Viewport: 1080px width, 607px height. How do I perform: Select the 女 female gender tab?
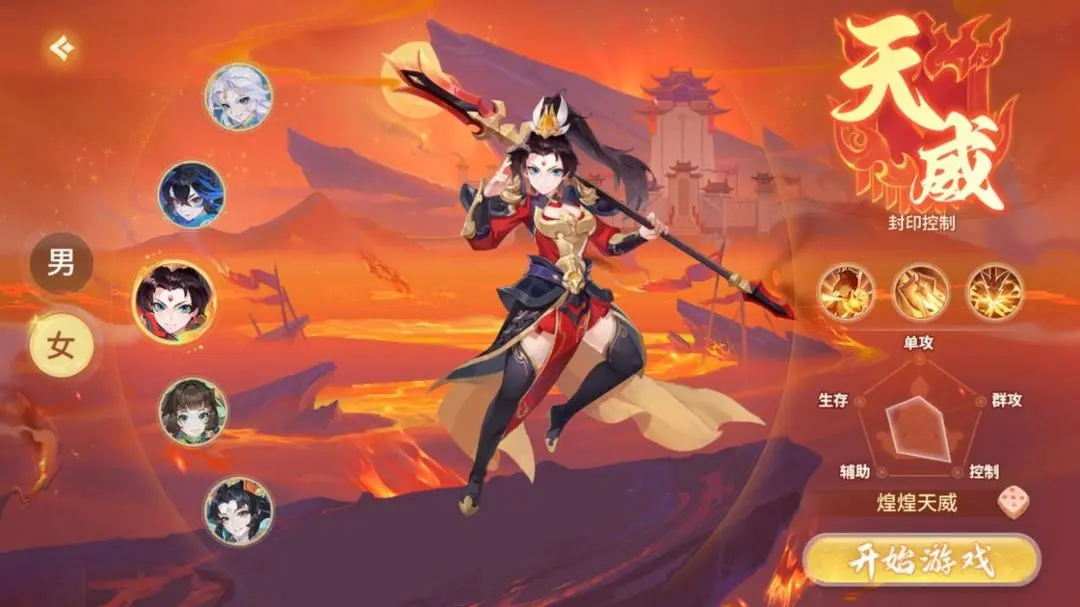click(x=61, y=345)
